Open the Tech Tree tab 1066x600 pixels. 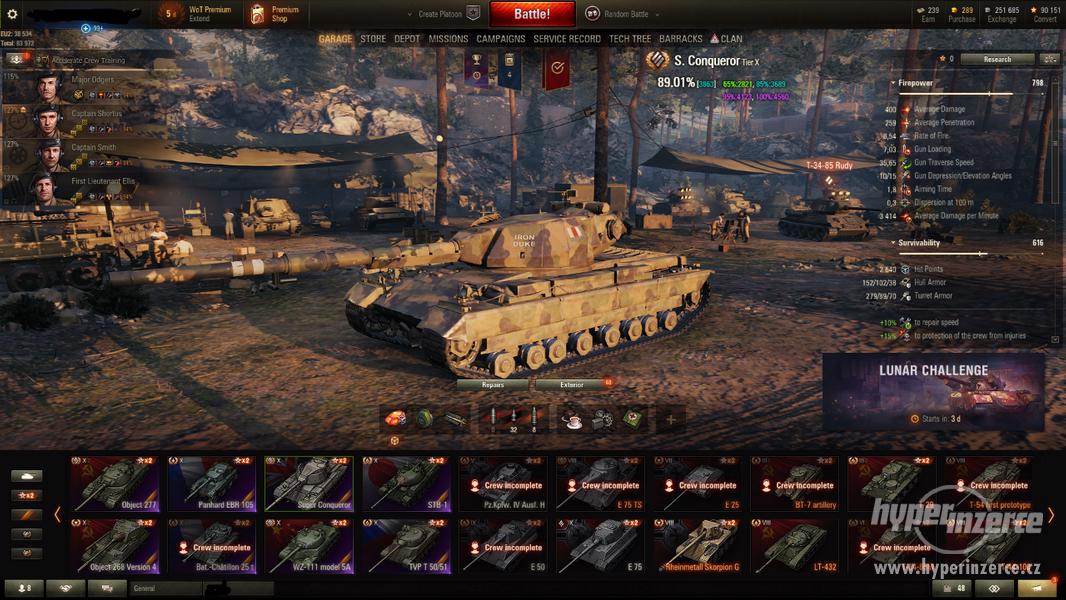(x=630, y=39)
